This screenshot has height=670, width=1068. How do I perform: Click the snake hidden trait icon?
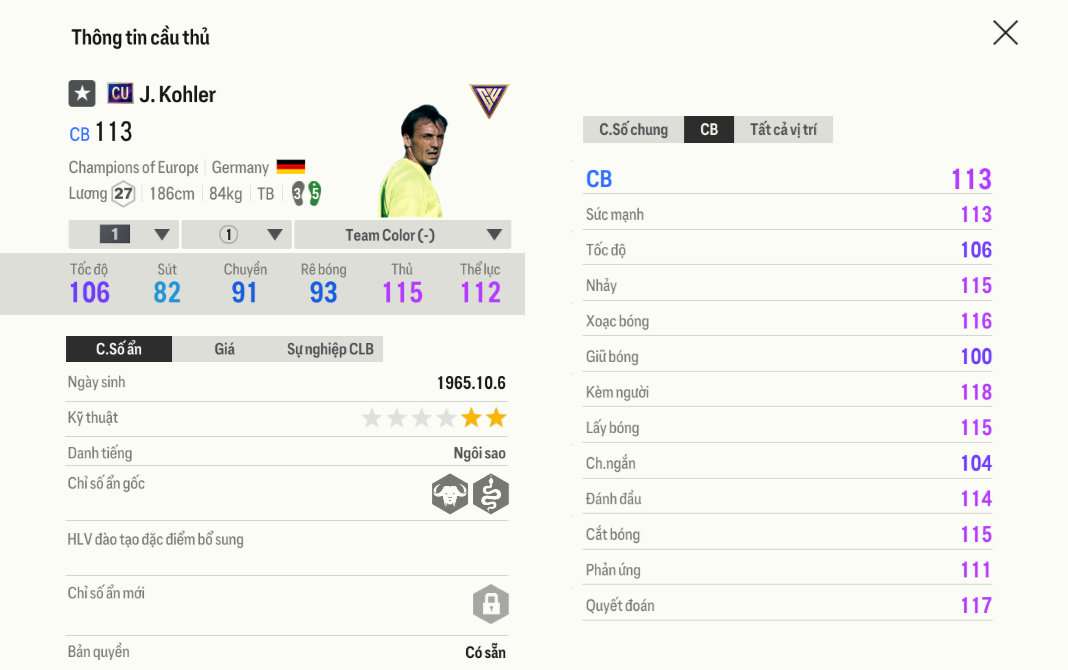pos(491,494)
